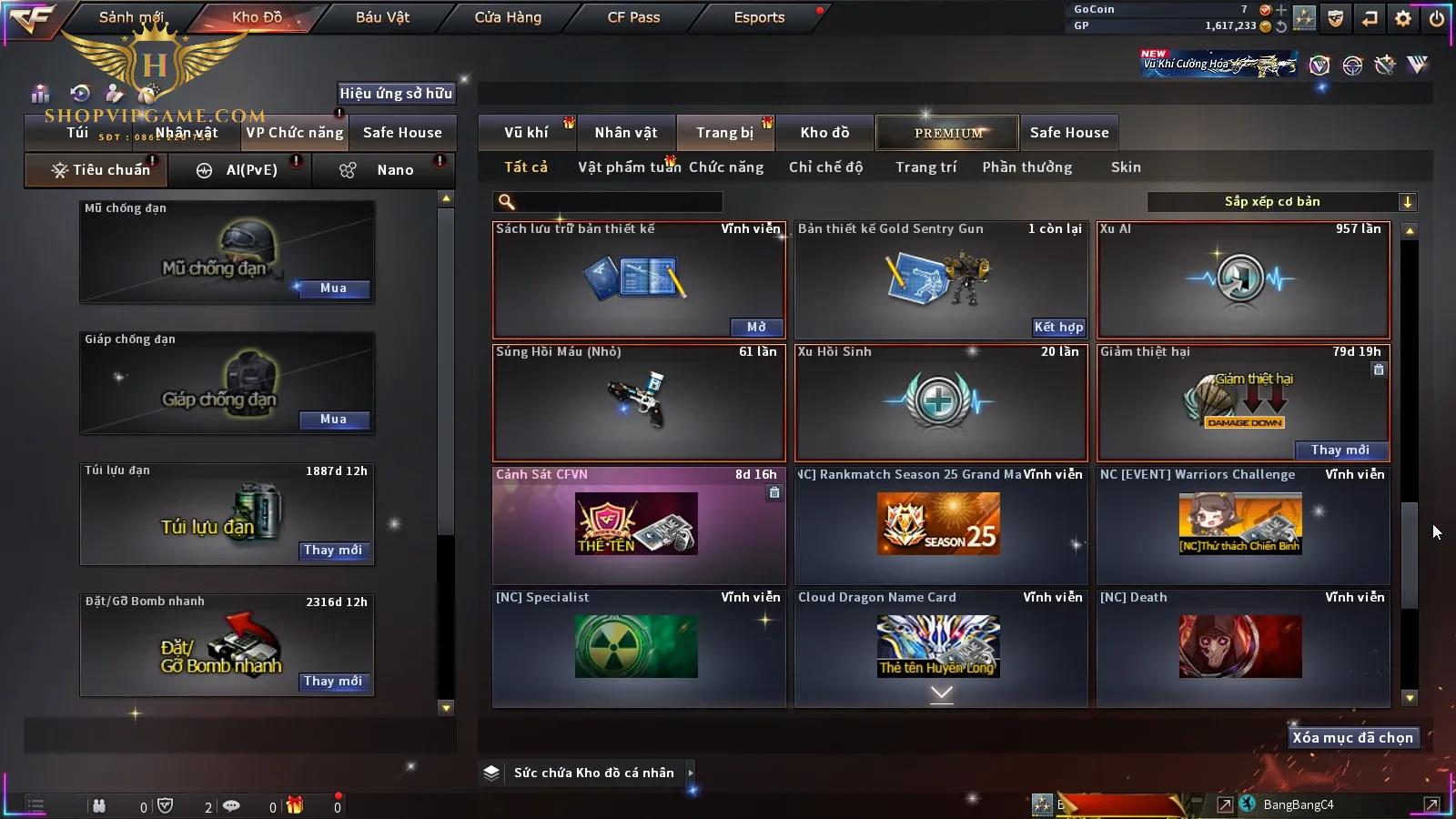
Task: Open the Sắp xếp cơ bản sort dropdown
Action: tap(1281, 202)
